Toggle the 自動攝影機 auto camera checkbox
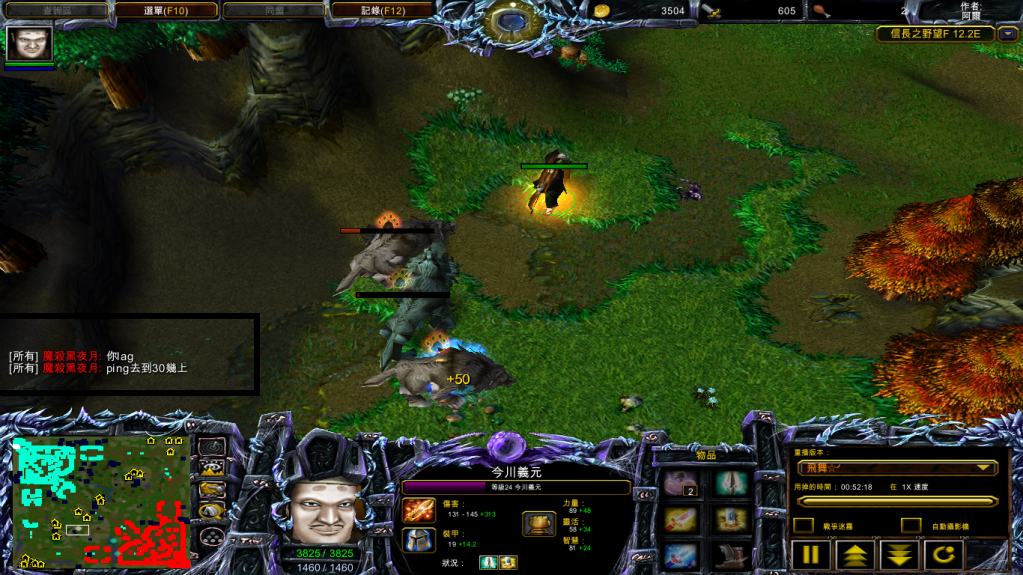 coord(910,525)
